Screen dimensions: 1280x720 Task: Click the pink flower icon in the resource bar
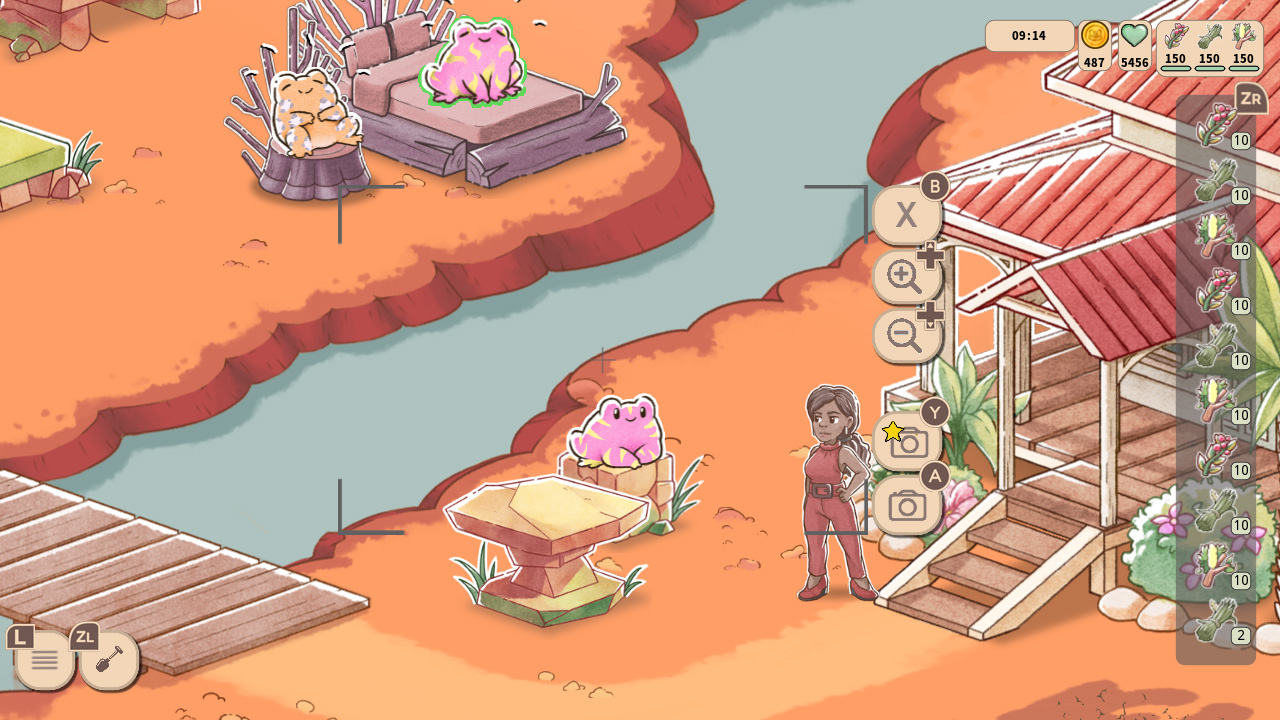[x=1176, y=35]
